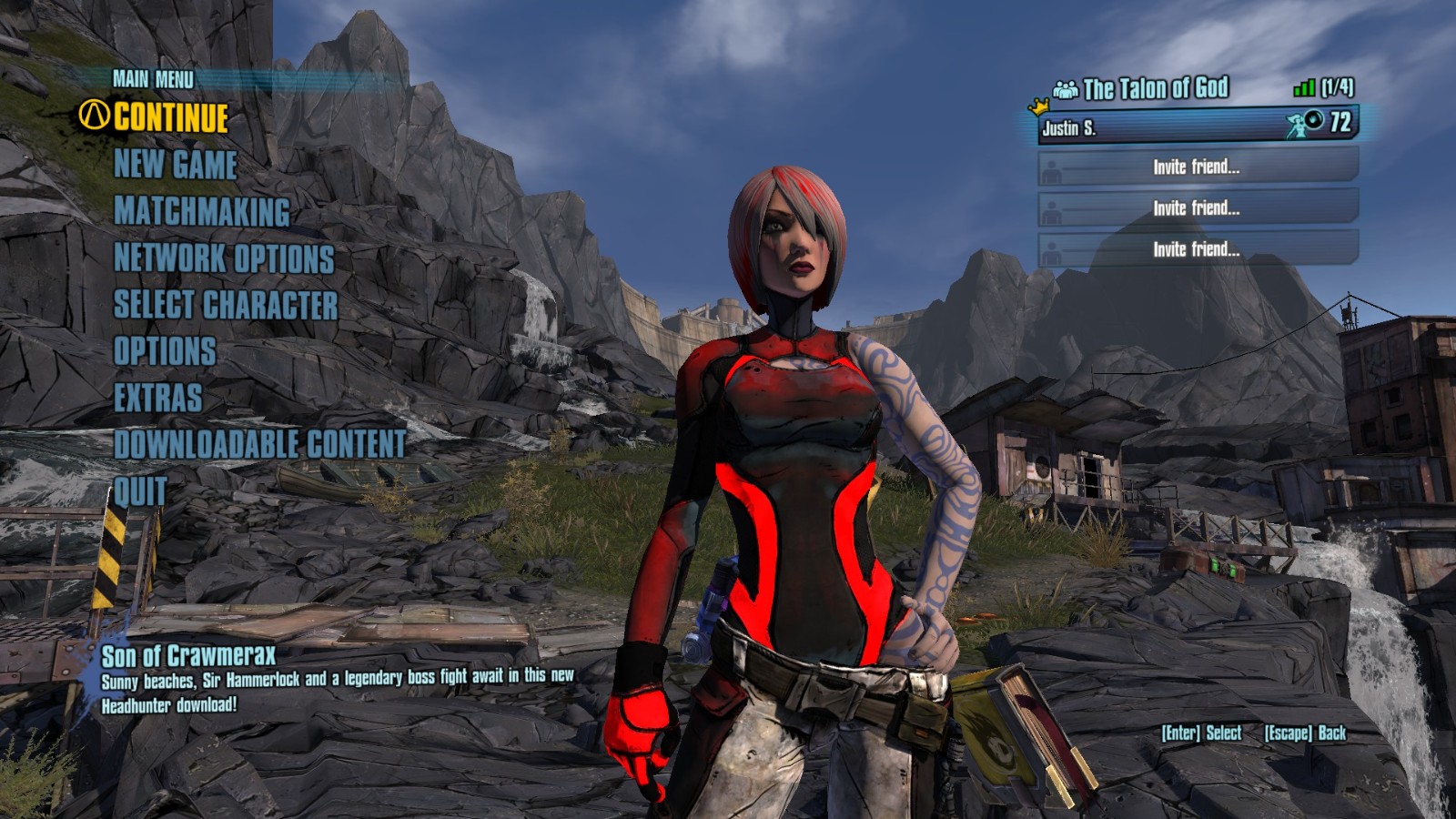
Task: Open Network Options
Action: [x=223, y=258]
